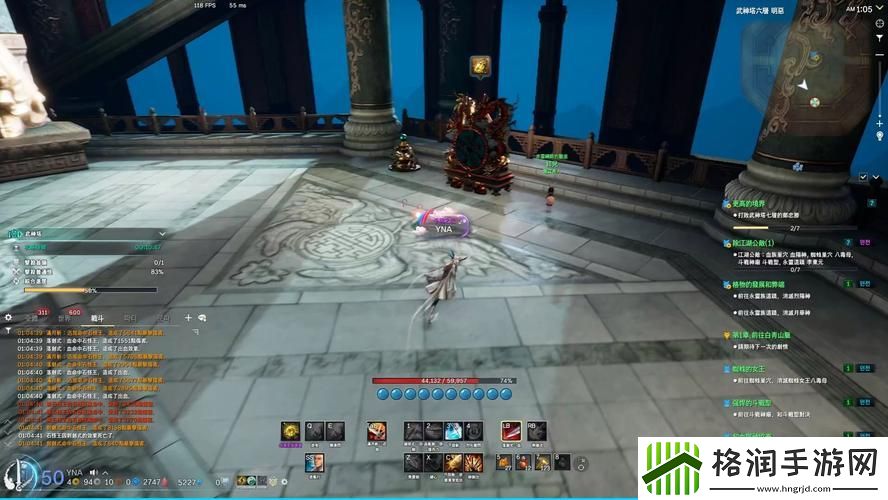Select the chat tab with 600 badge
The image size is (888, 500).
[x=64, y=317]
